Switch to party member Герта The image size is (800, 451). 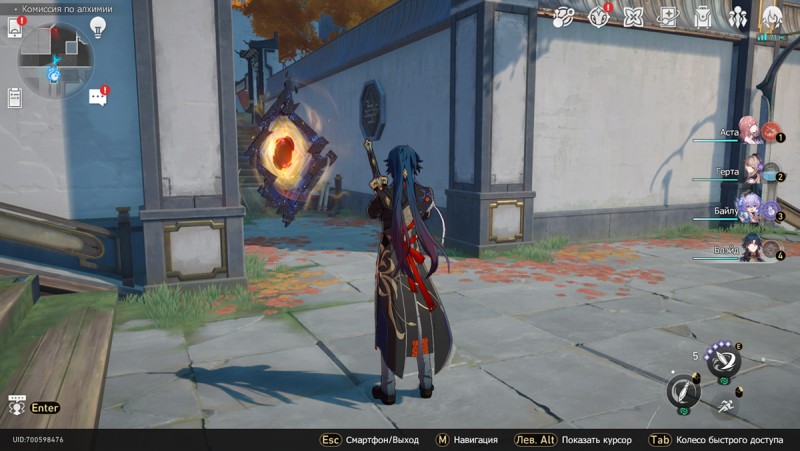point(752,172)
